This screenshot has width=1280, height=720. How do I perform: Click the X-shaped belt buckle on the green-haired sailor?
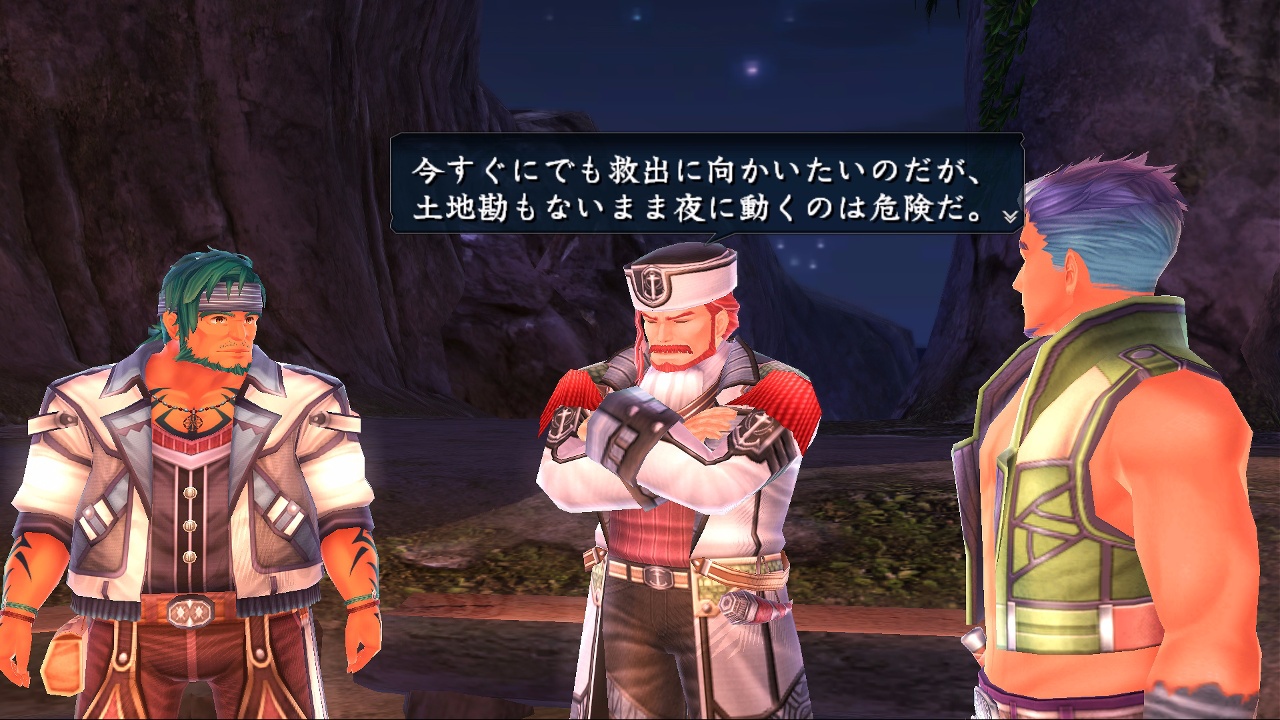click(190, 611)
